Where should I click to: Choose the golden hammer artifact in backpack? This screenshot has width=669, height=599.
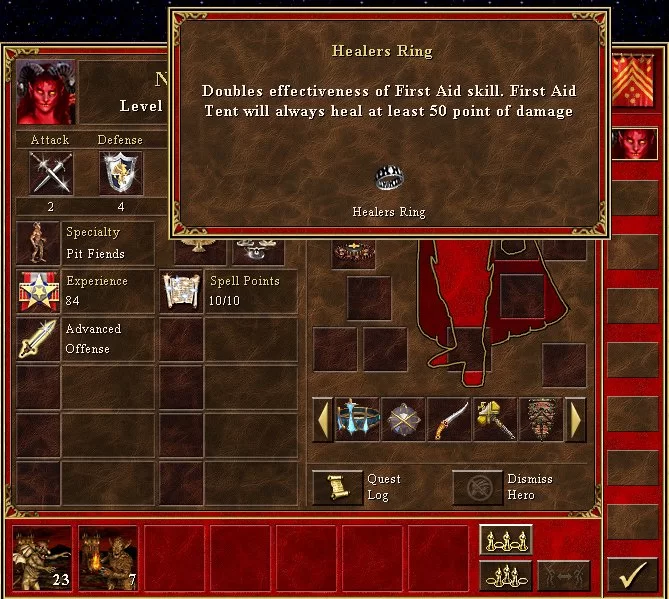coord(495,420)
